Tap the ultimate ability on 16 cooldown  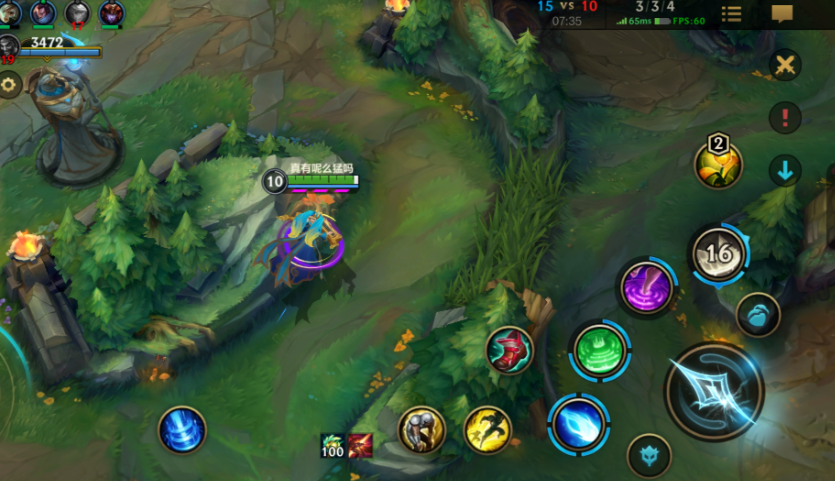coord(718,253)
